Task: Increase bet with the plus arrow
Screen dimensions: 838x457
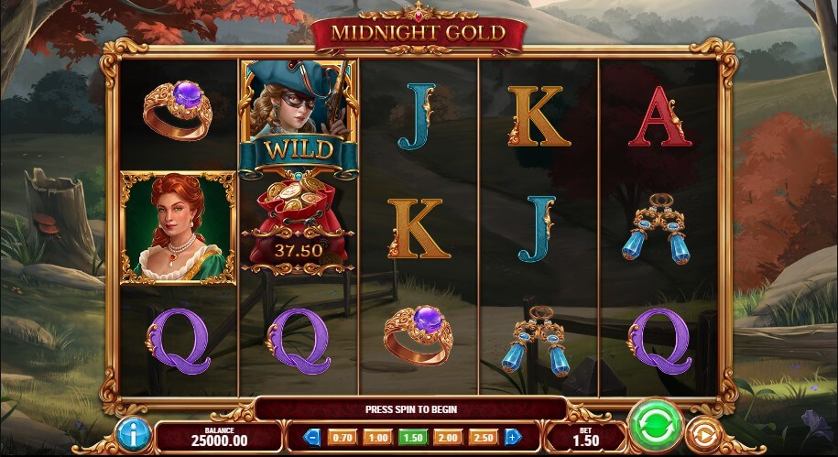Action: pos(513,437)
